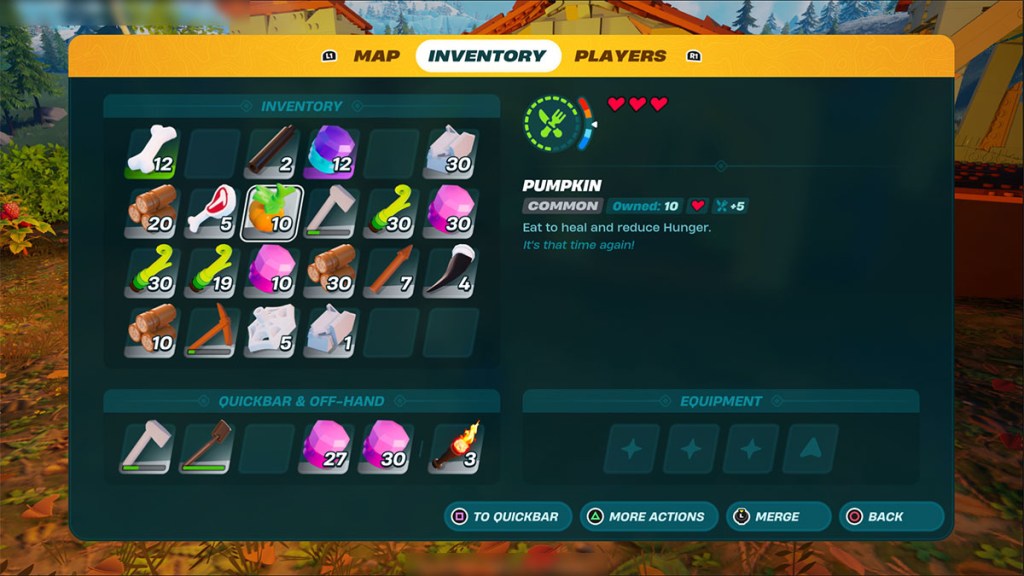
Task: Close the inventory with Back
Action: pyautogui.click(x=889, y=517)
